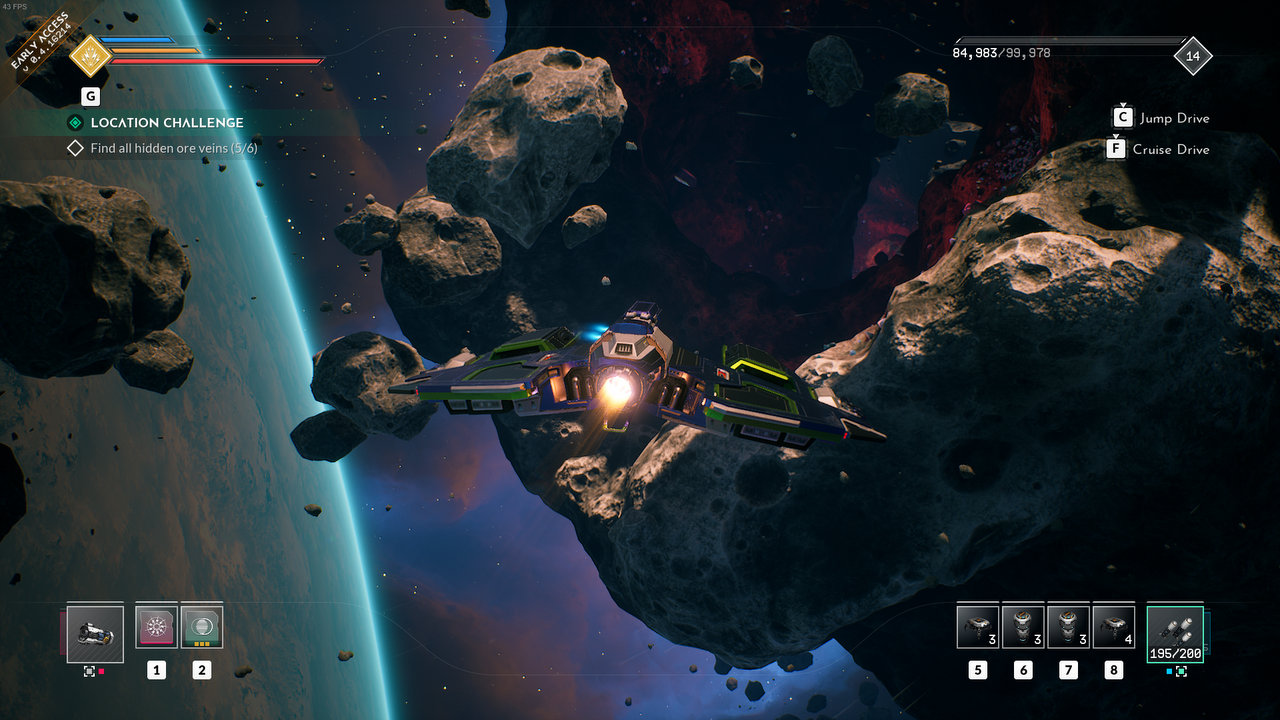This screenshot has height=720, width=1280.
Task: Select the primary weapon cannon slot
Action: point(95,634)
